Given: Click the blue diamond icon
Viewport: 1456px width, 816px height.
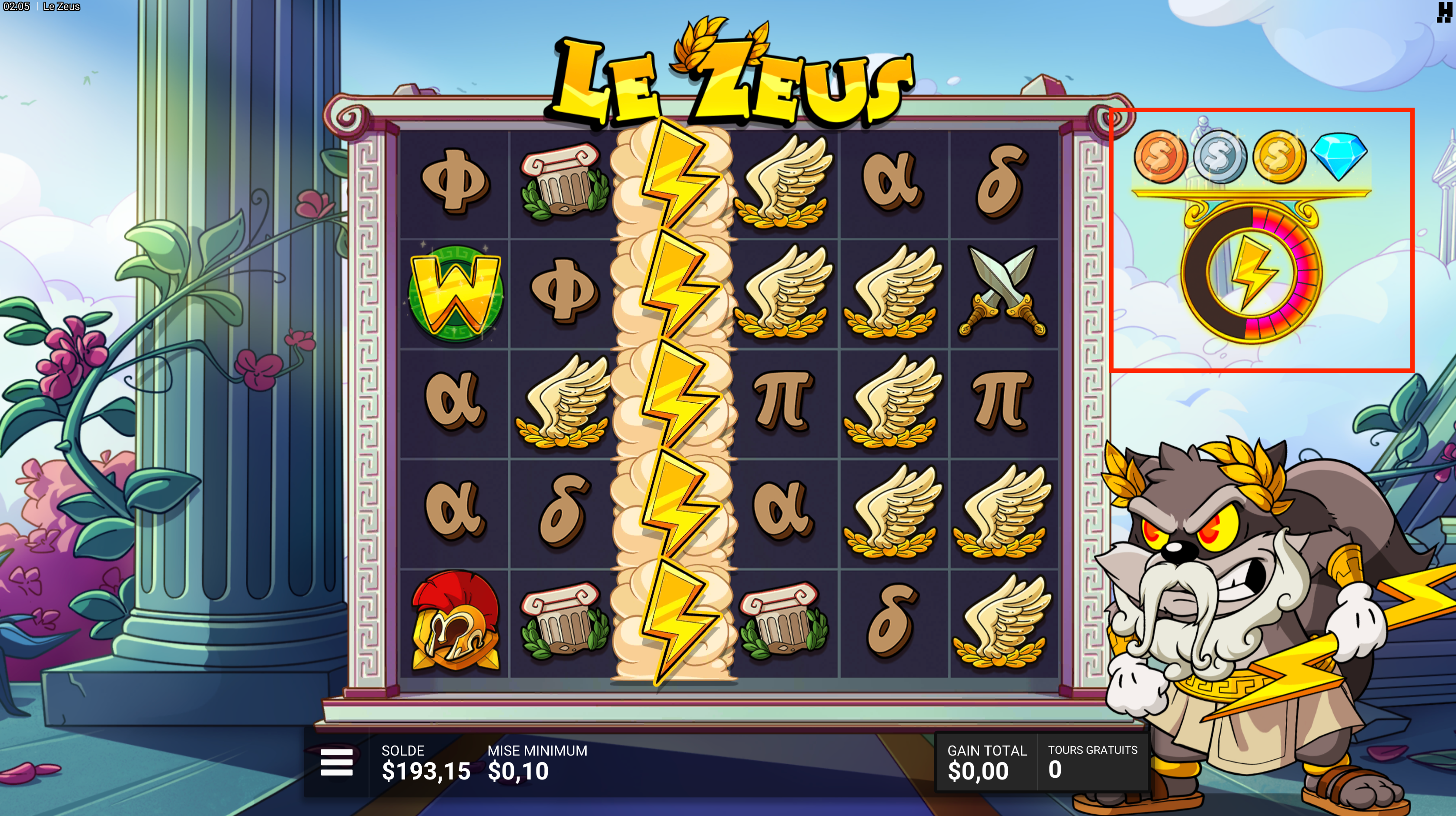Looking at the screenshot, I should tap(1339, 155).
